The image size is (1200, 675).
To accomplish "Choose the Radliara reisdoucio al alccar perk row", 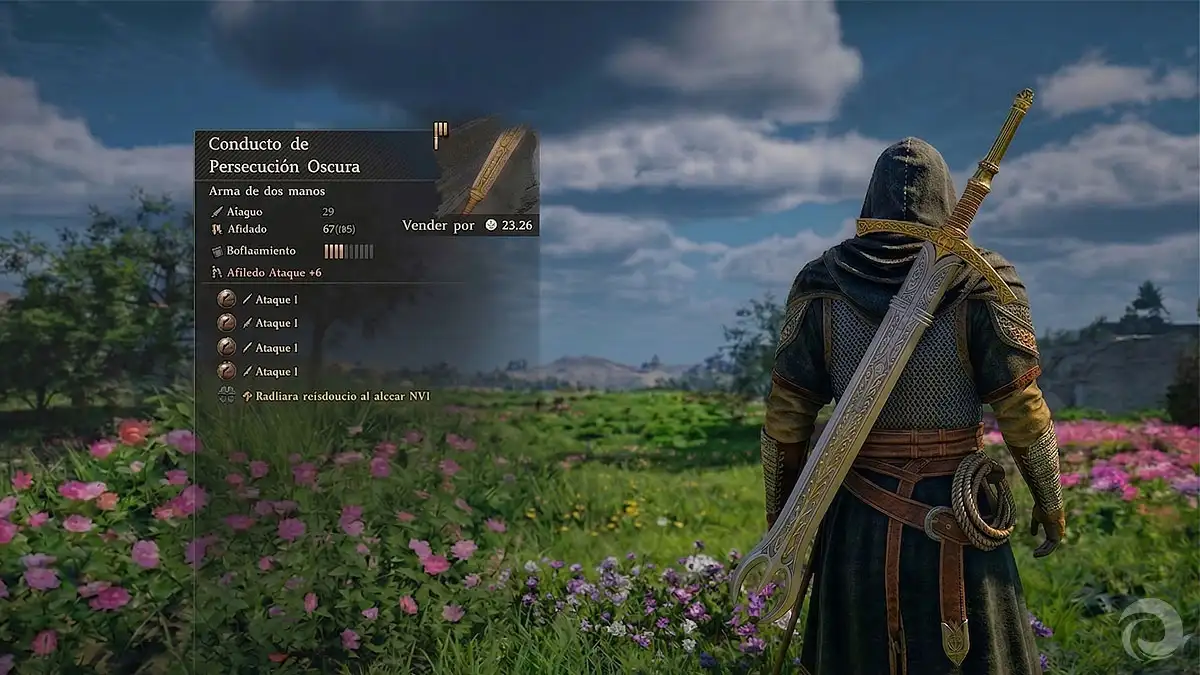I will [321, 396].
